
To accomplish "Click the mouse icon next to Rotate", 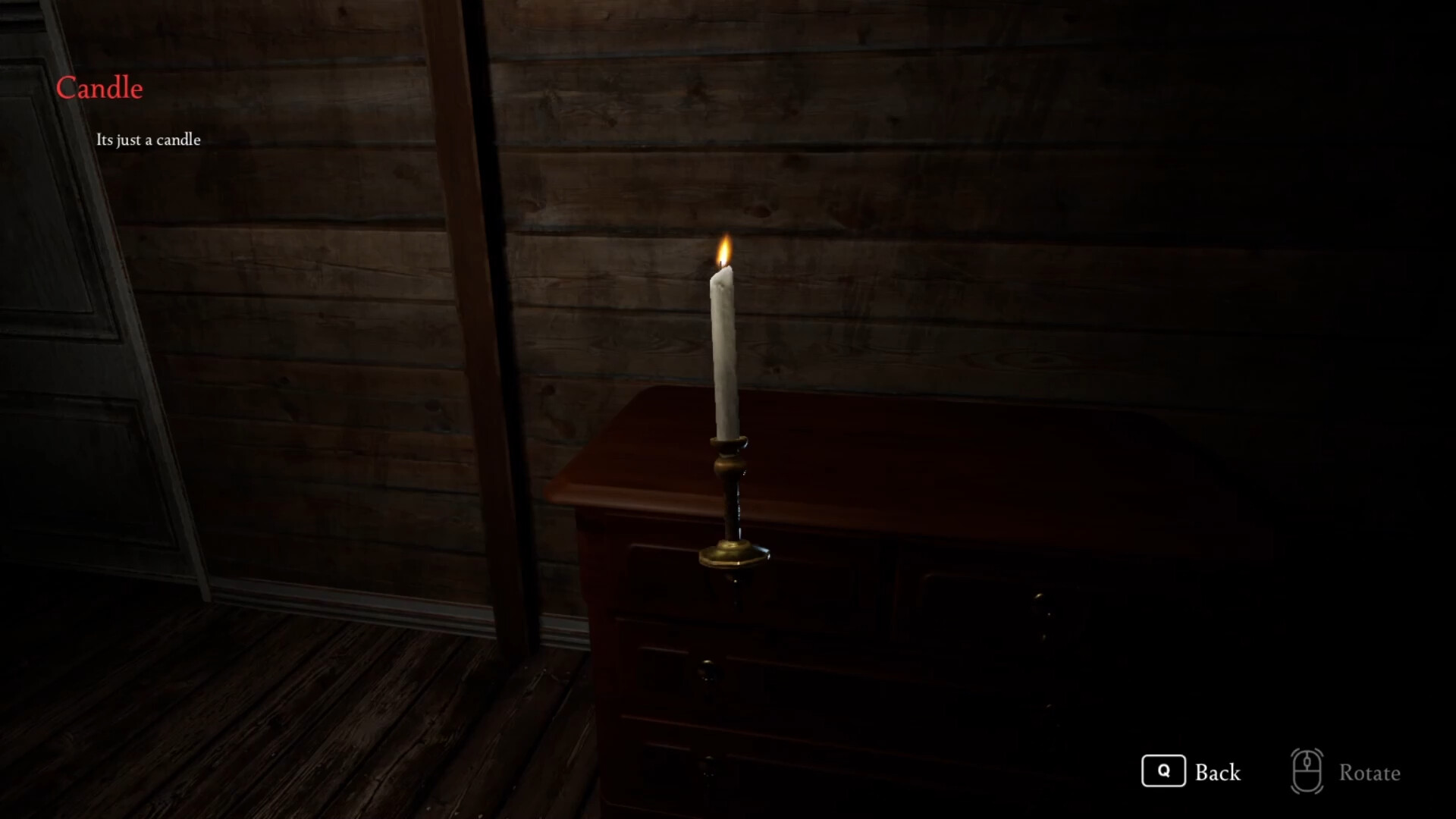I will point(1306,772).
